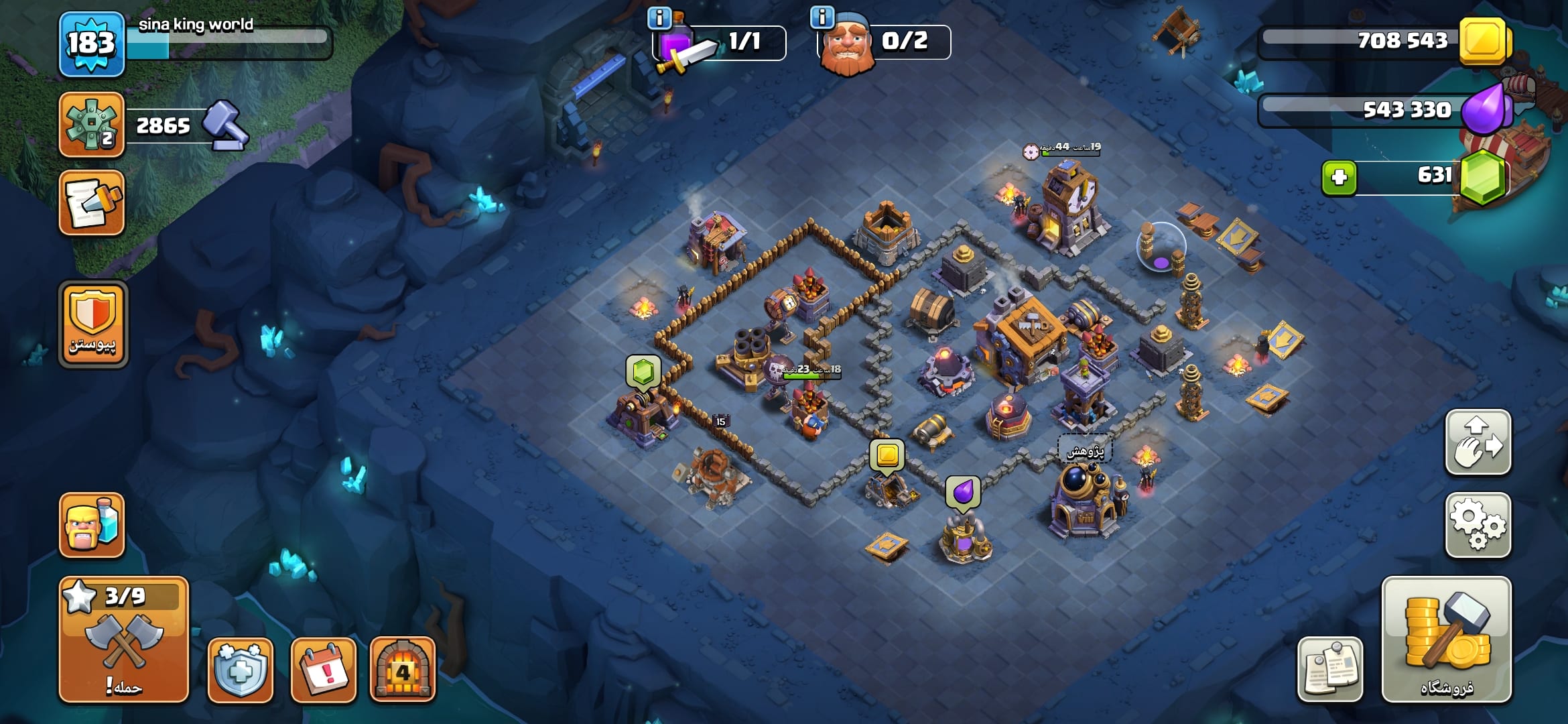
Task: Collect elixir from the purple drop bubble
Action: pyautogui.click(x=963, y=492)
